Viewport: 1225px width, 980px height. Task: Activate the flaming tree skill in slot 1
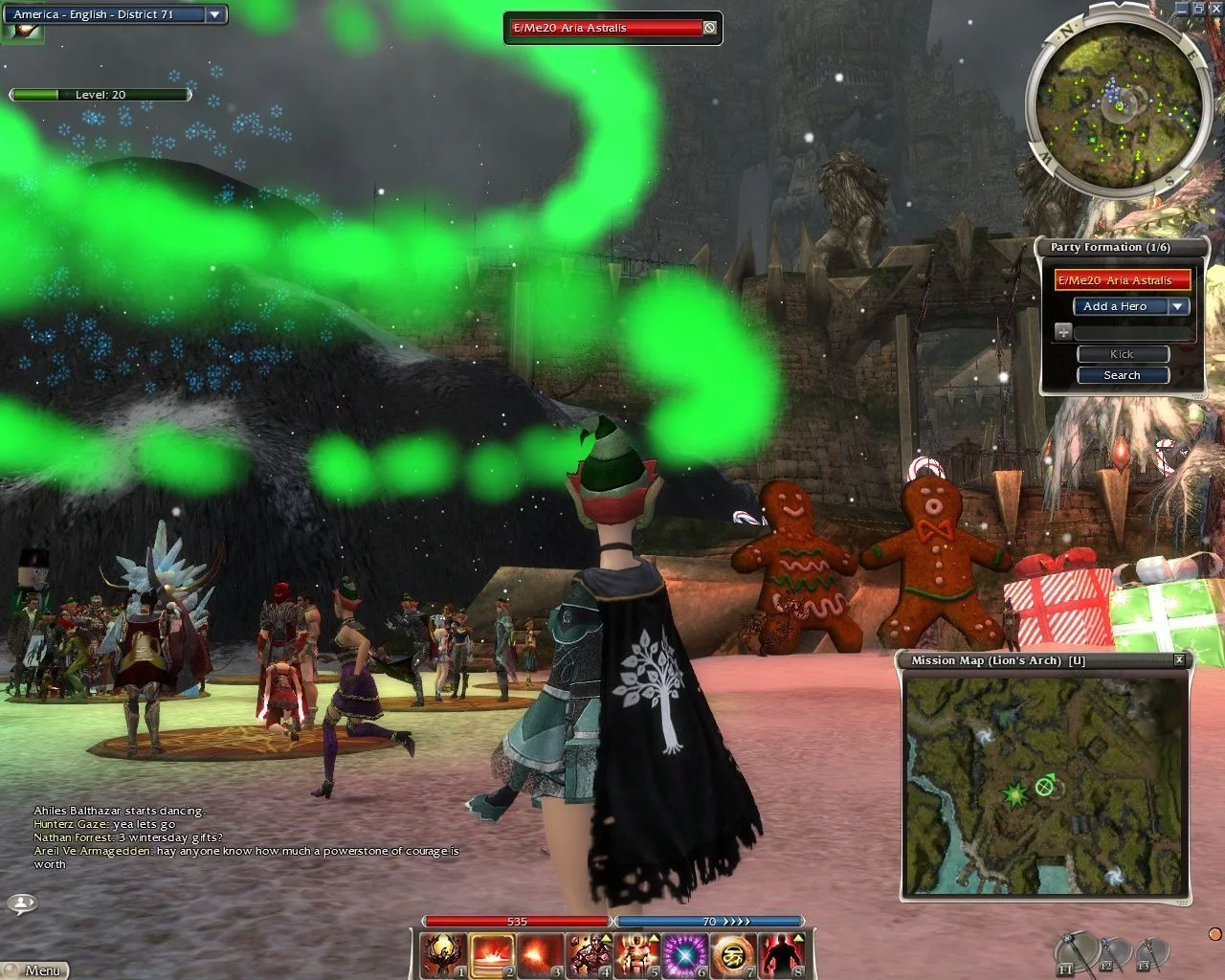[x=445, y=954]
